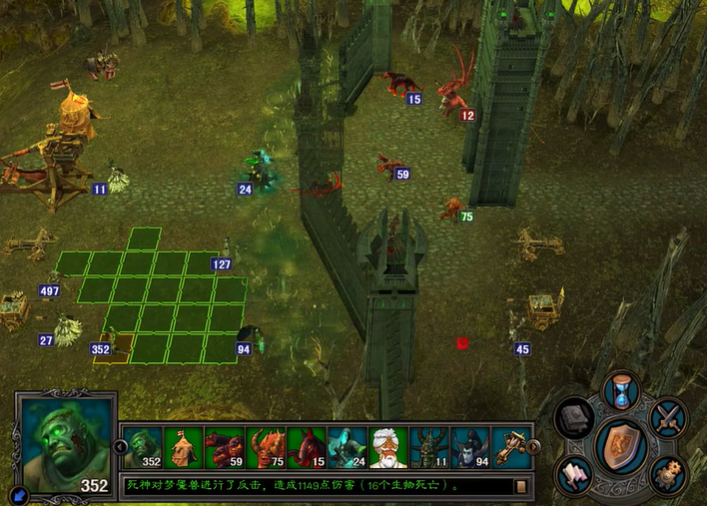Image resolution: width=707 pixels, height=506 pixels.
Task: Open combat options via the gears icon
Action: tap(667, 474)
